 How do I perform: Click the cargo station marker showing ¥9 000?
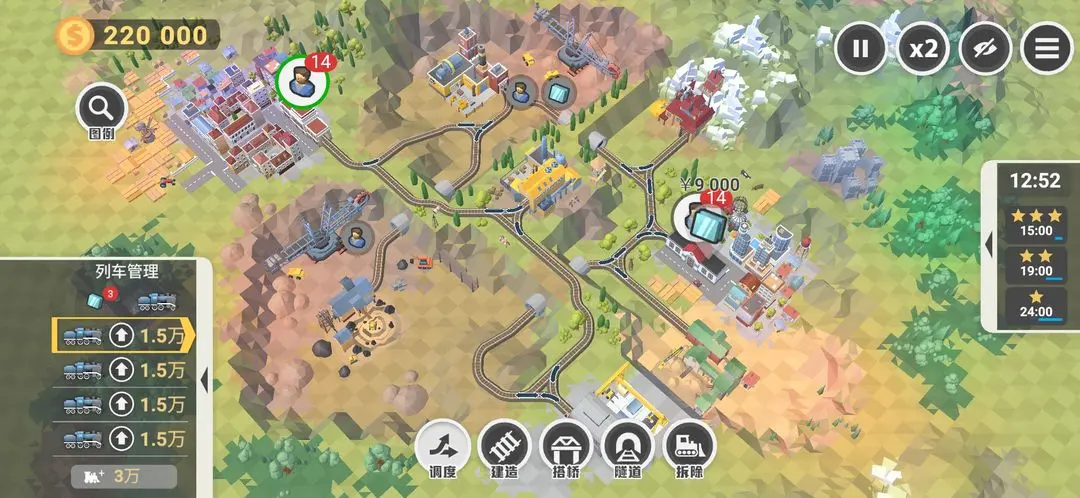click(x=699, y=218)
